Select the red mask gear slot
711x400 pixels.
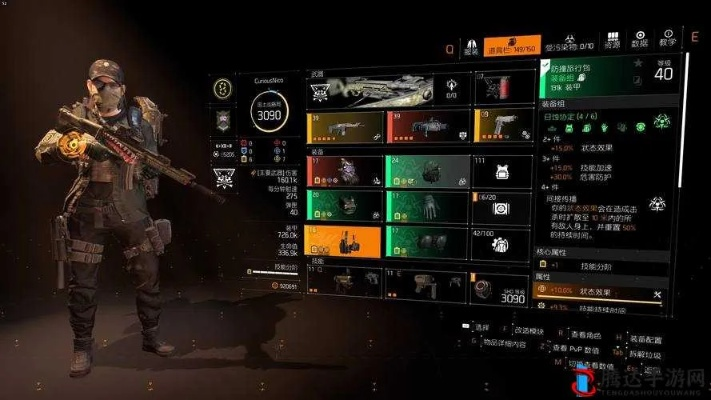344,171
